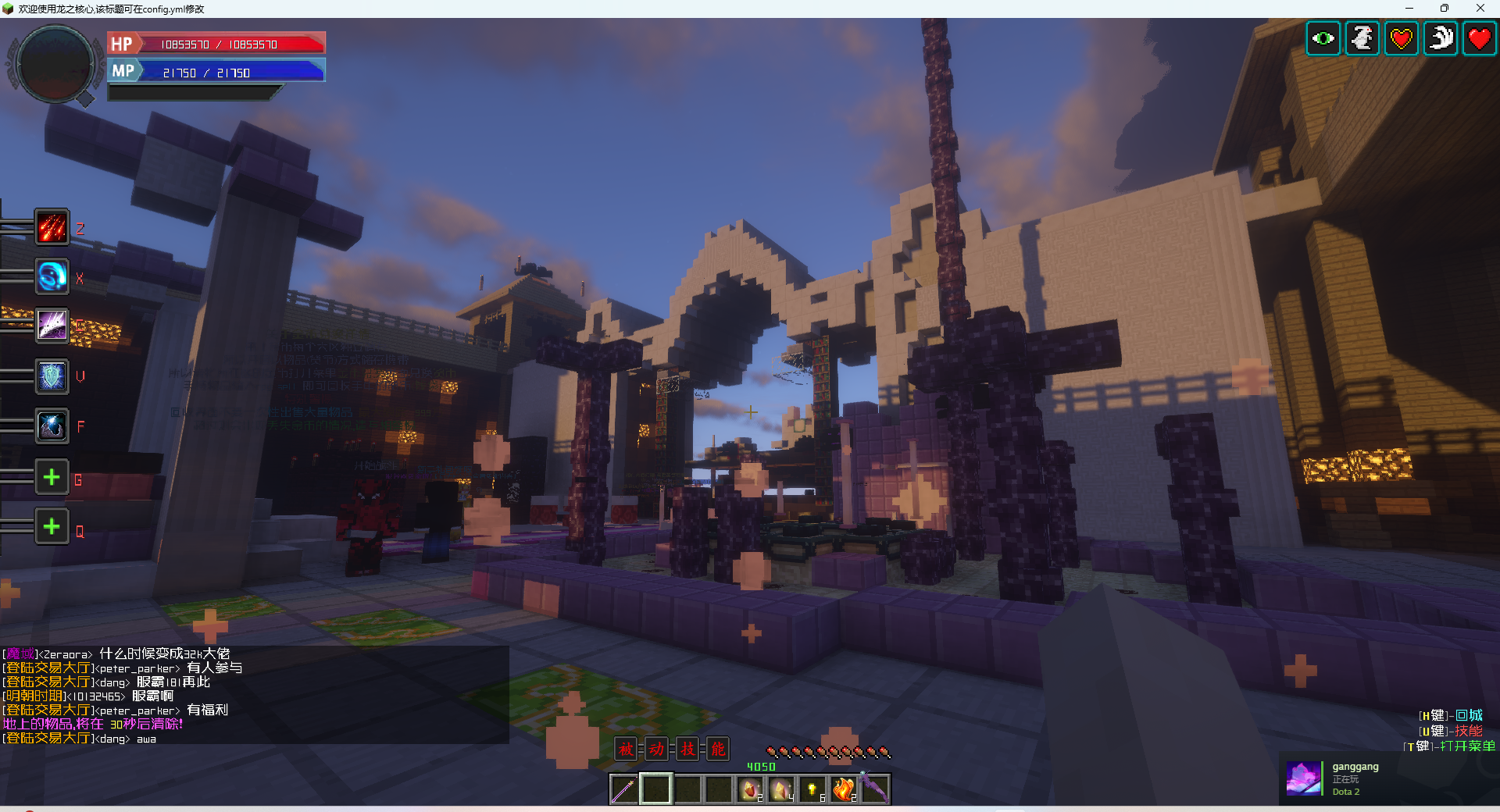The height and width of the screenshot is (812, 1500).
Task: Select the yellow crystal stack of 4
Action: point(781,789)
